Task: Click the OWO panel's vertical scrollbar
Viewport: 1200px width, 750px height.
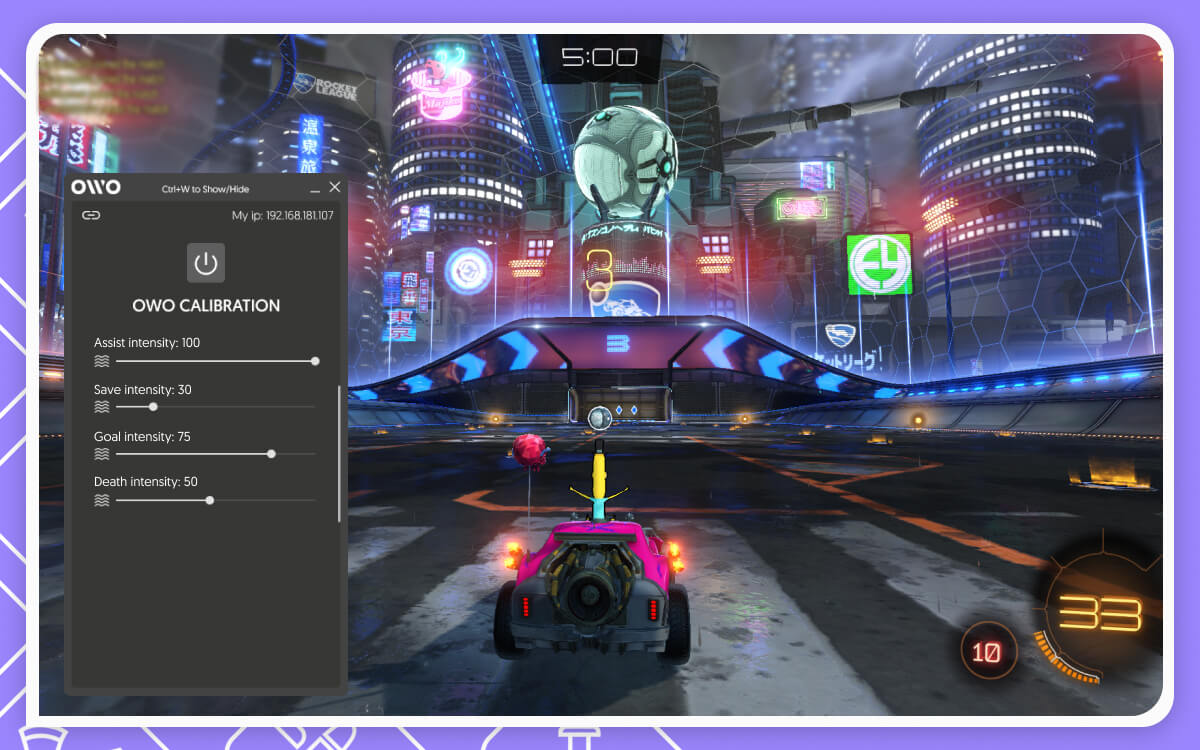Action: coord(339,452)
